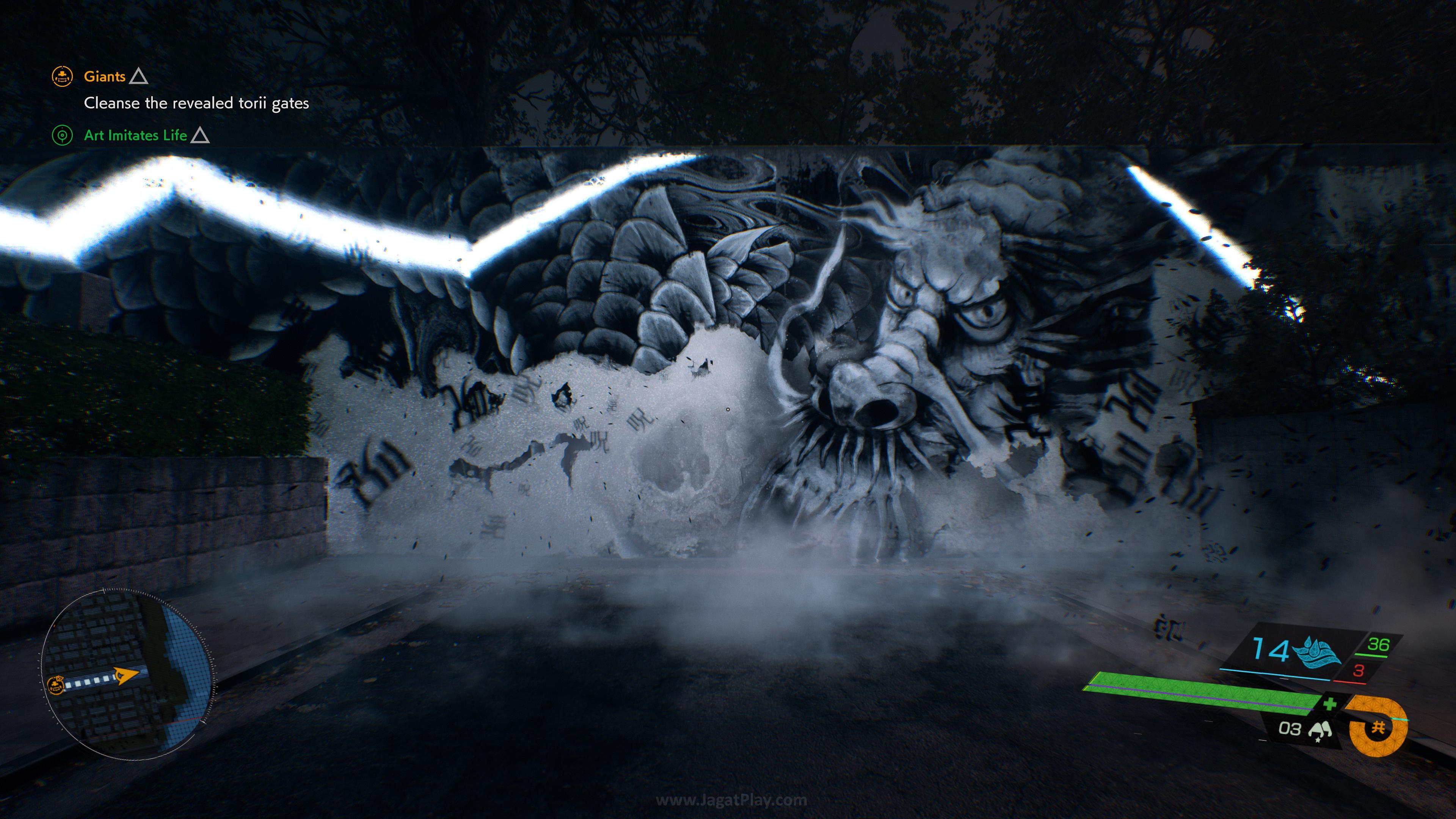The image size is (1456, 819).
Task: Open the Art Imitates Life side quest
Action: point(135,136)
